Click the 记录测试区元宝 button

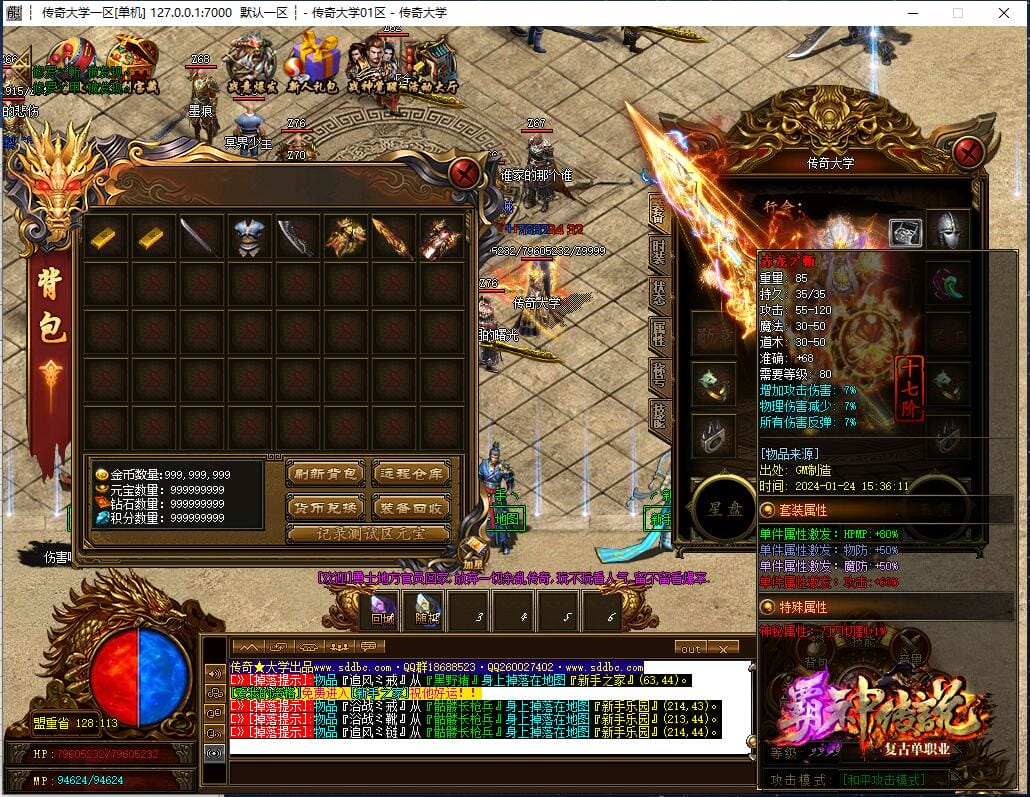368,534
